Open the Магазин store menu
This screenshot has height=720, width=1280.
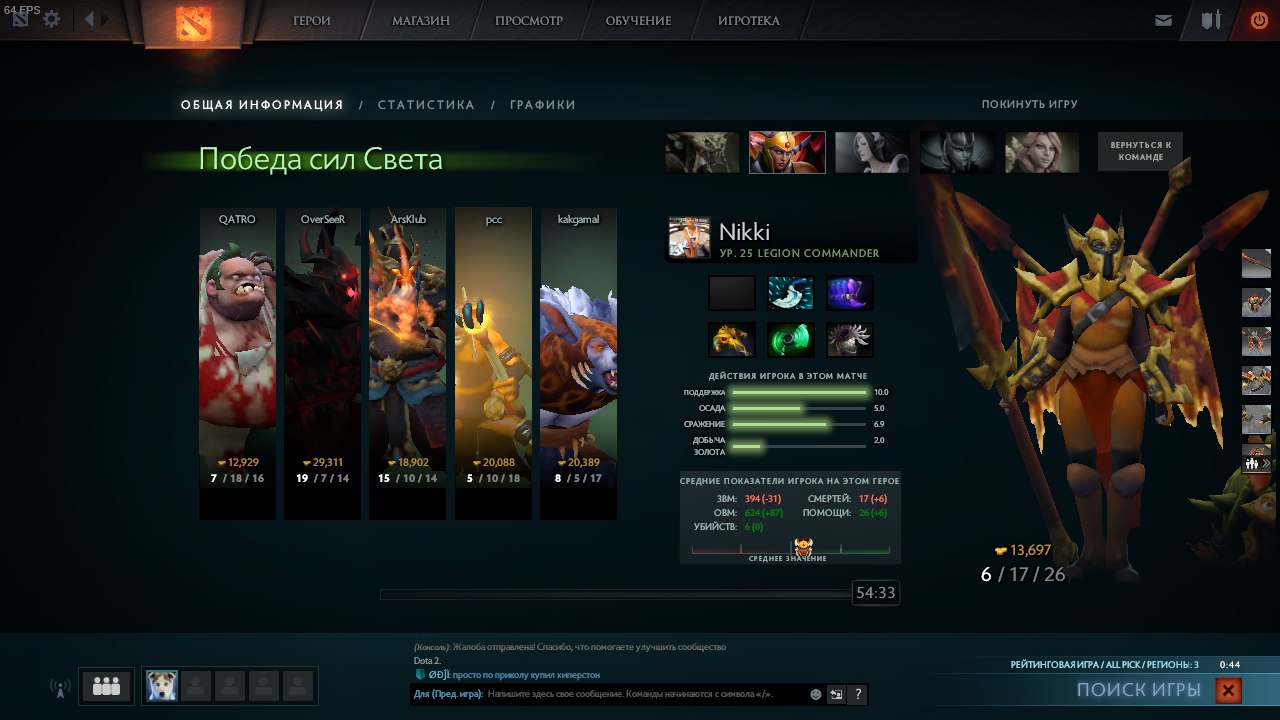(420, 21)
